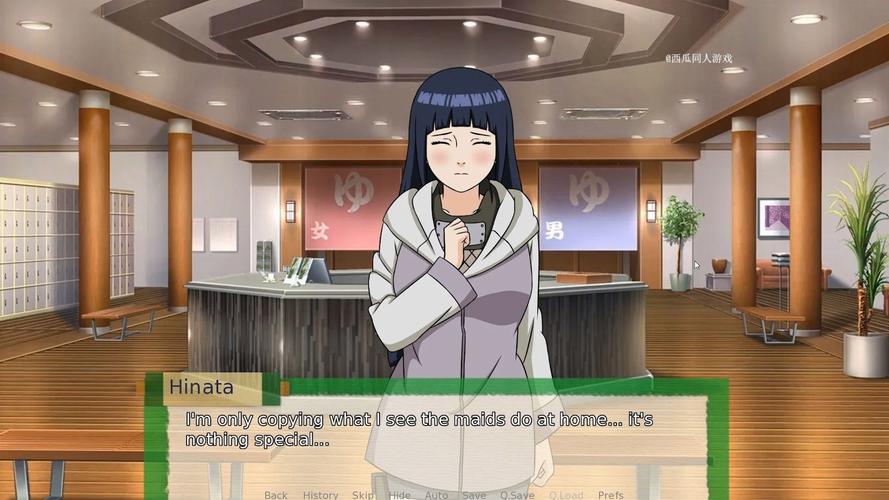The width and height of the screenshot is (889, 500).
Task: Go back with the Back button
Action: tap(276, 495)
